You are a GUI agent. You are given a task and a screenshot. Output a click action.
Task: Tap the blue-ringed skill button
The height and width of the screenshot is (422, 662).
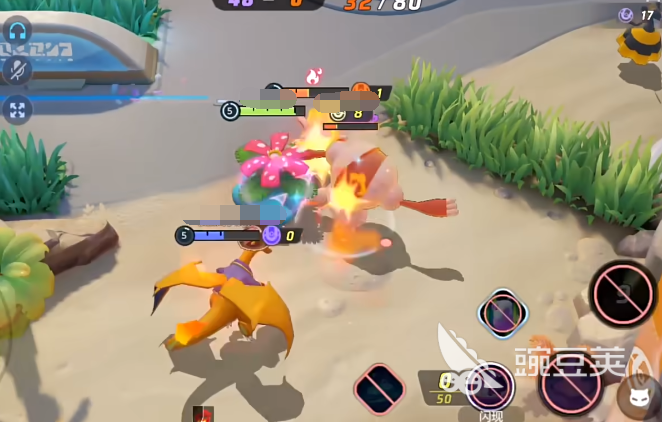pos(501,314)
